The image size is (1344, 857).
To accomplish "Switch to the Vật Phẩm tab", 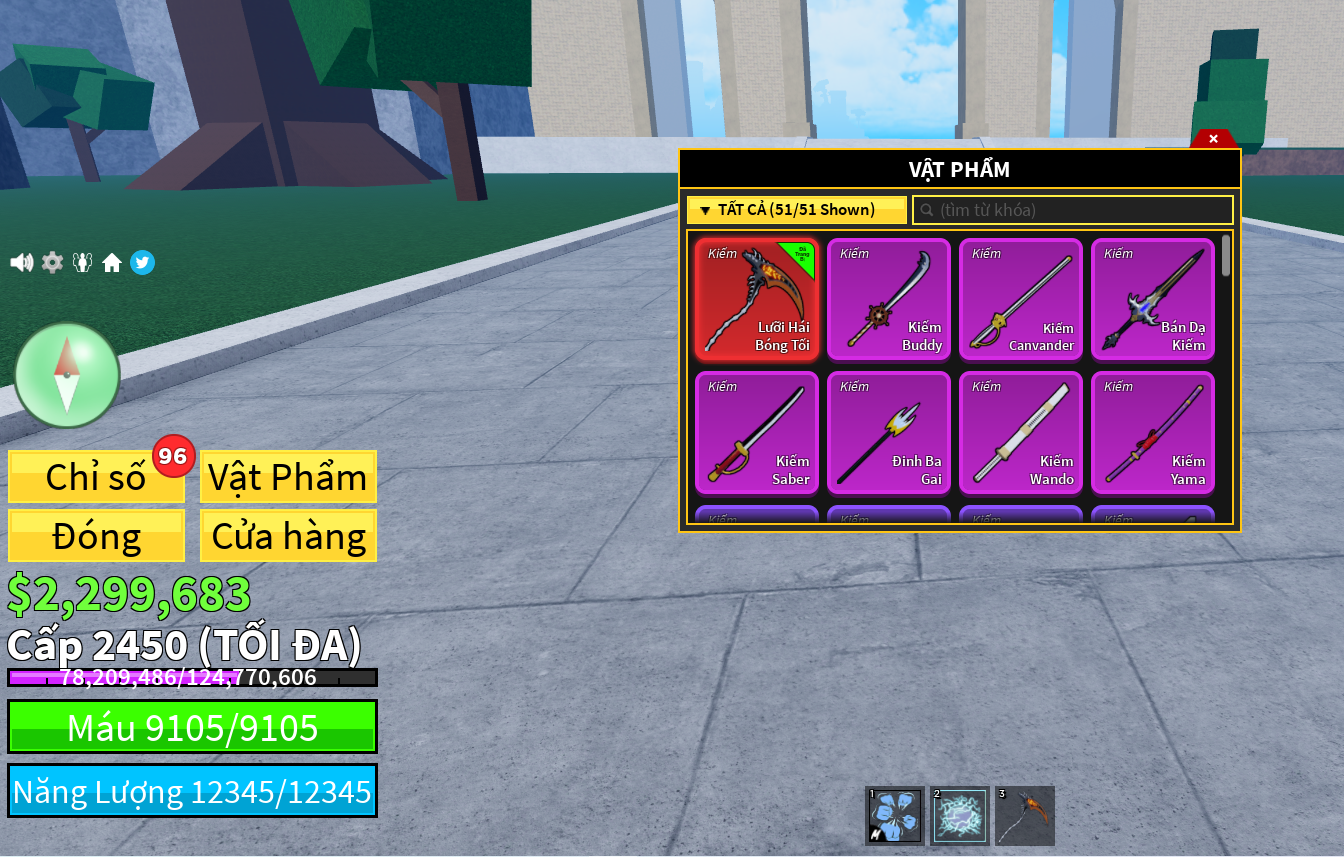I will [288, 477].
